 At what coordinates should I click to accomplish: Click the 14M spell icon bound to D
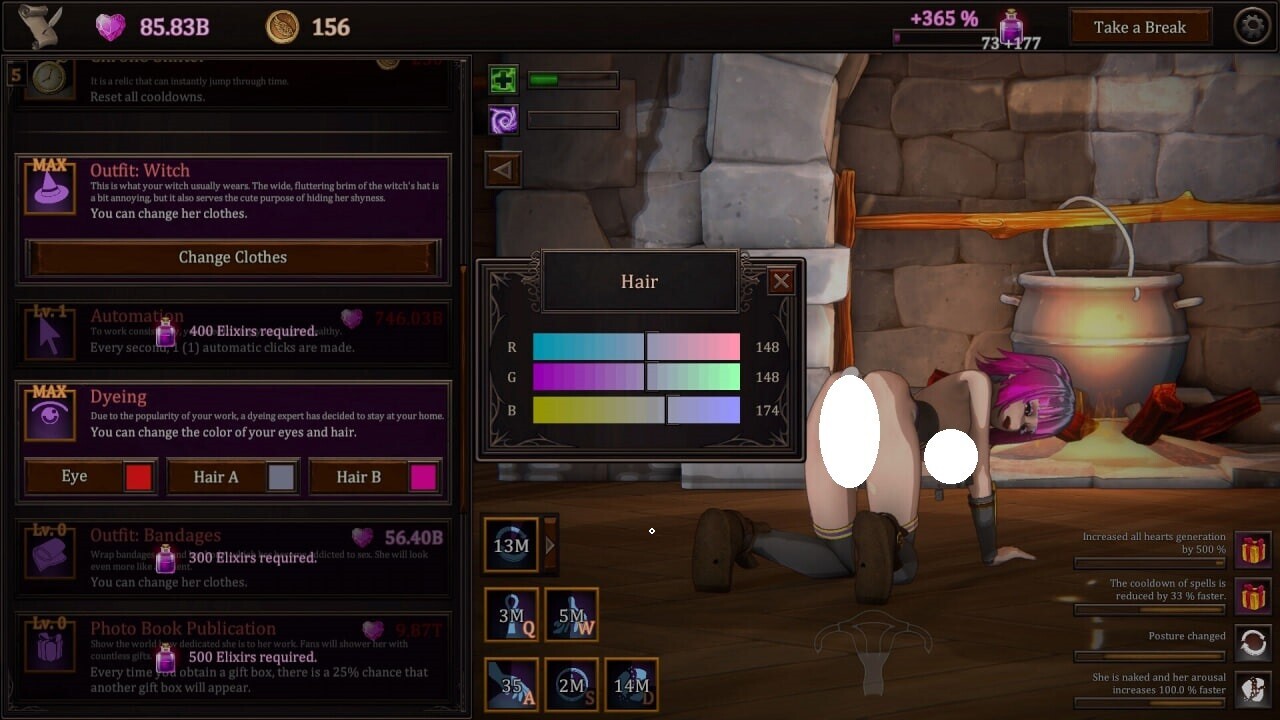tap(631, 685)
